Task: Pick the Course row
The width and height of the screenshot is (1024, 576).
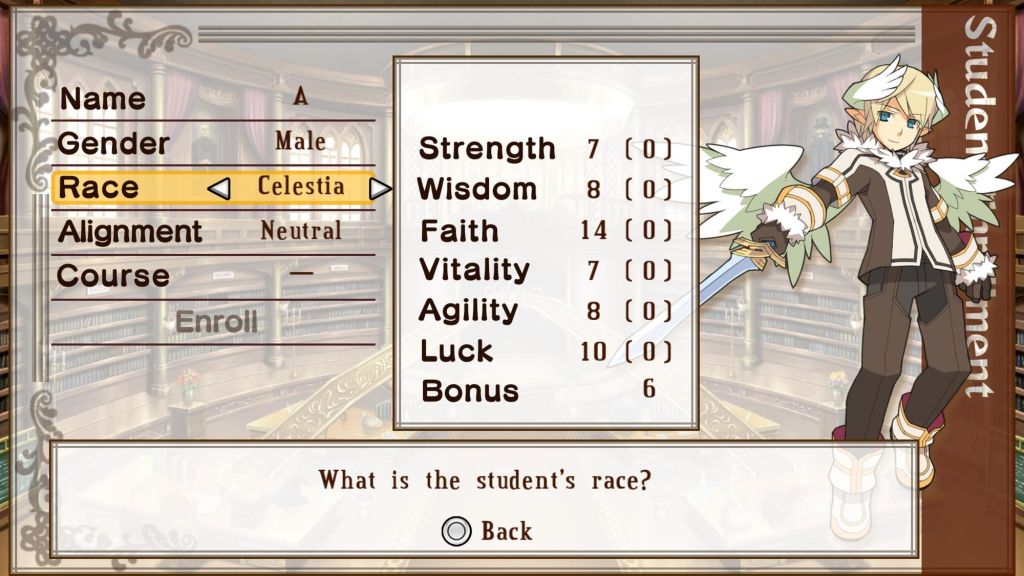Action: (213, 276)
